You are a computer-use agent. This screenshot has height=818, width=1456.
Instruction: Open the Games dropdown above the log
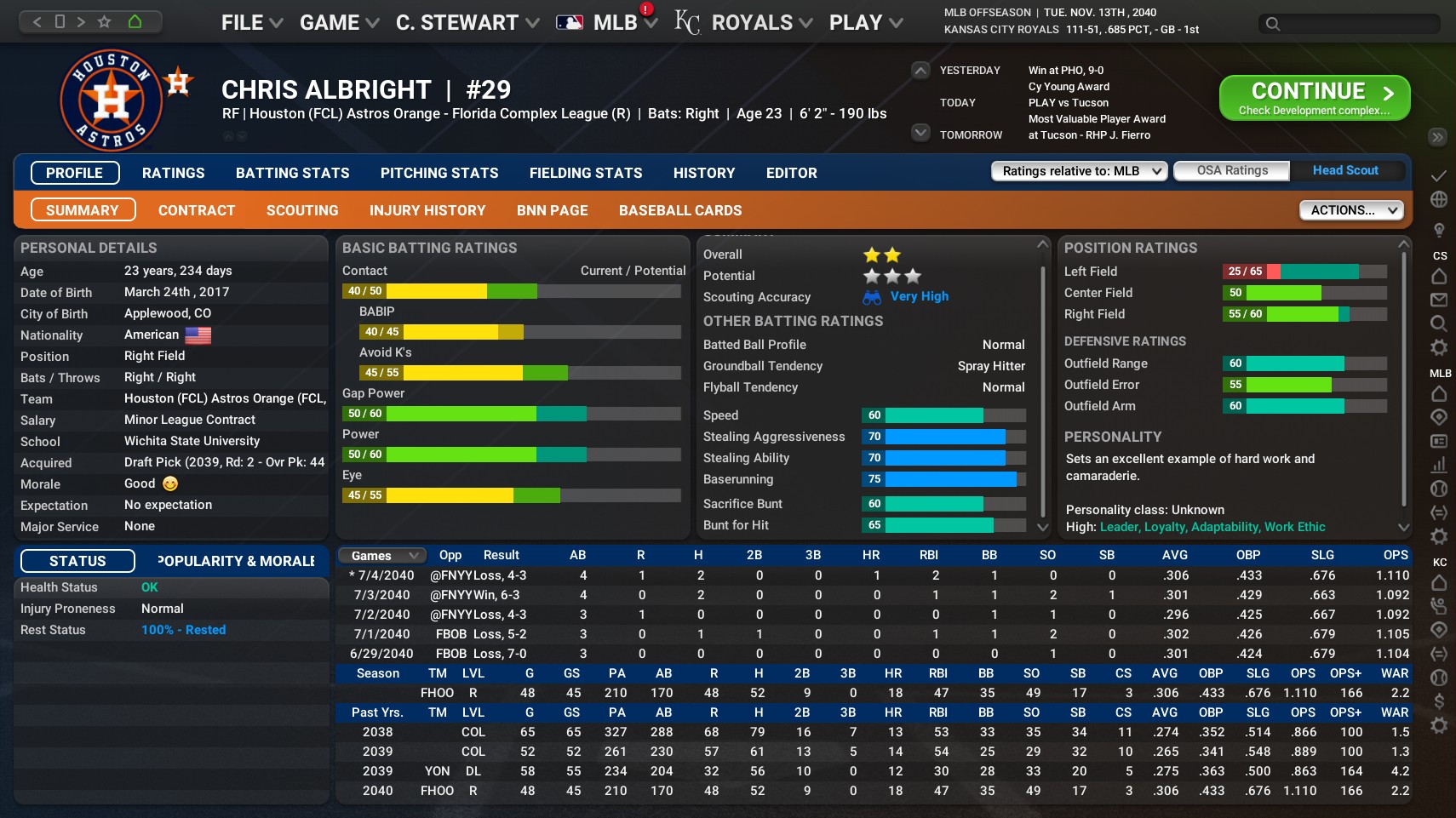(x=380, y=555)
